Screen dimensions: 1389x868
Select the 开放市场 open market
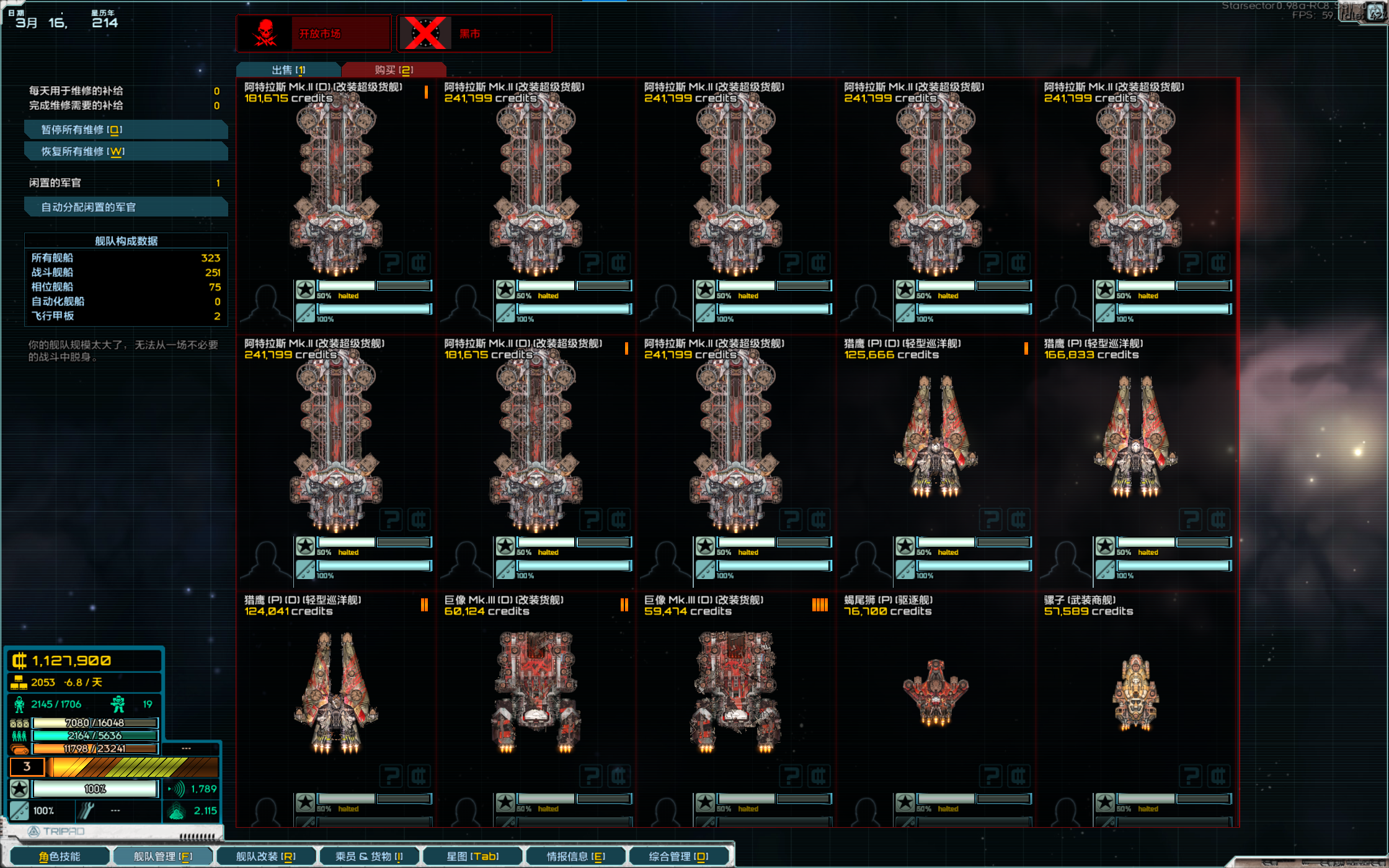click(x=314, y=33)
